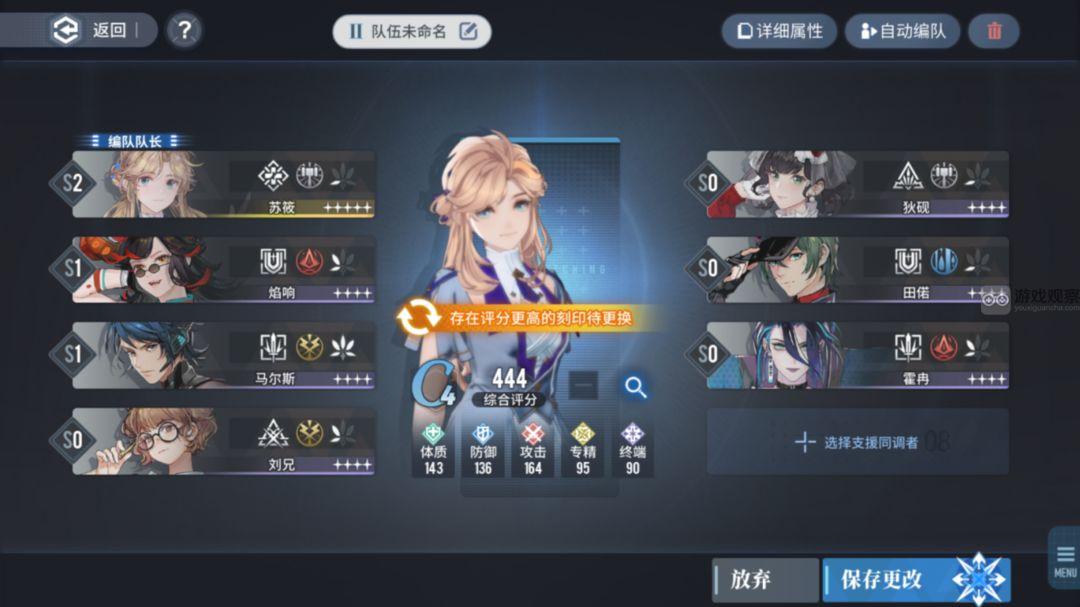Activate 自动编队 auto team formation

pos(901,31)
